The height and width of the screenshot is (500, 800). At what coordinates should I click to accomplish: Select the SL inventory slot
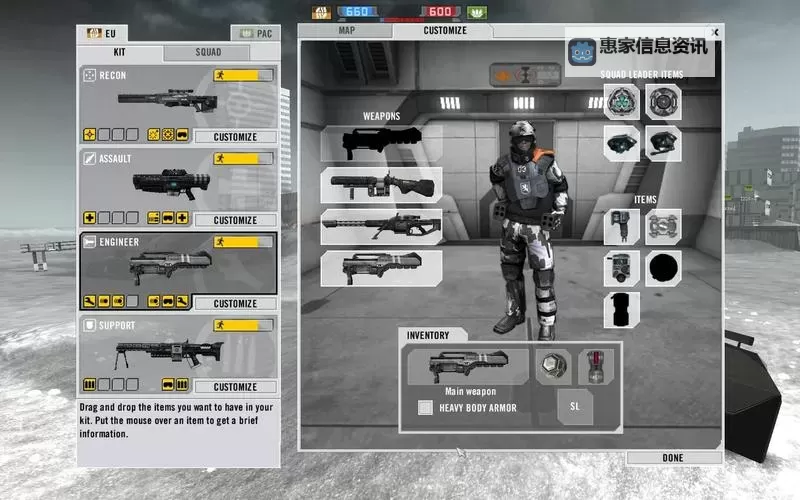575,406
